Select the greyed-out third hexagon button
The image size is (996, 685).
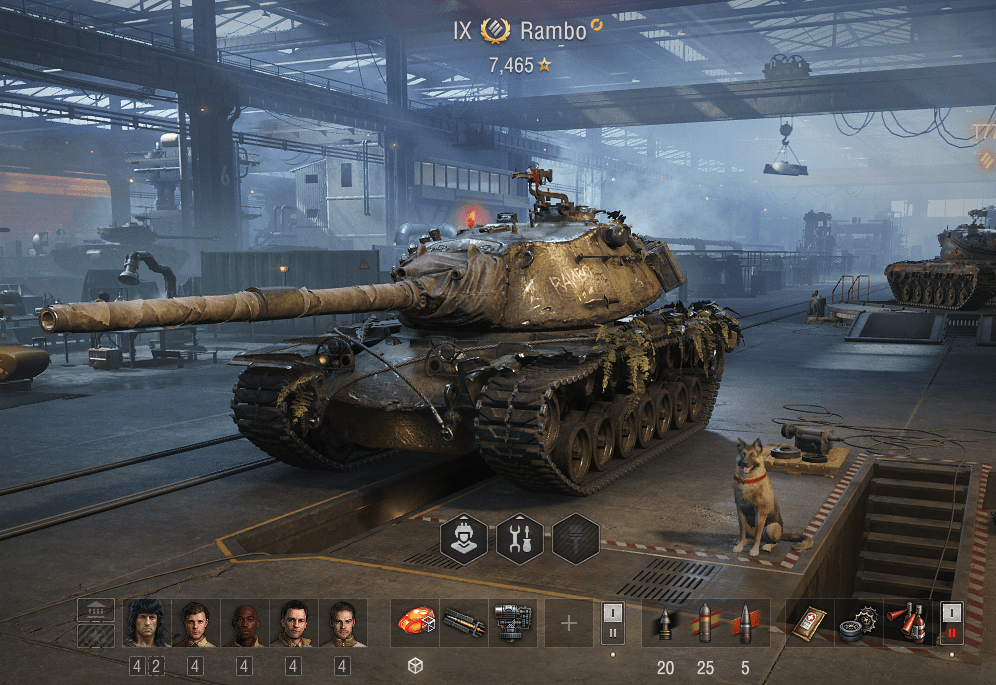(576, 540)
